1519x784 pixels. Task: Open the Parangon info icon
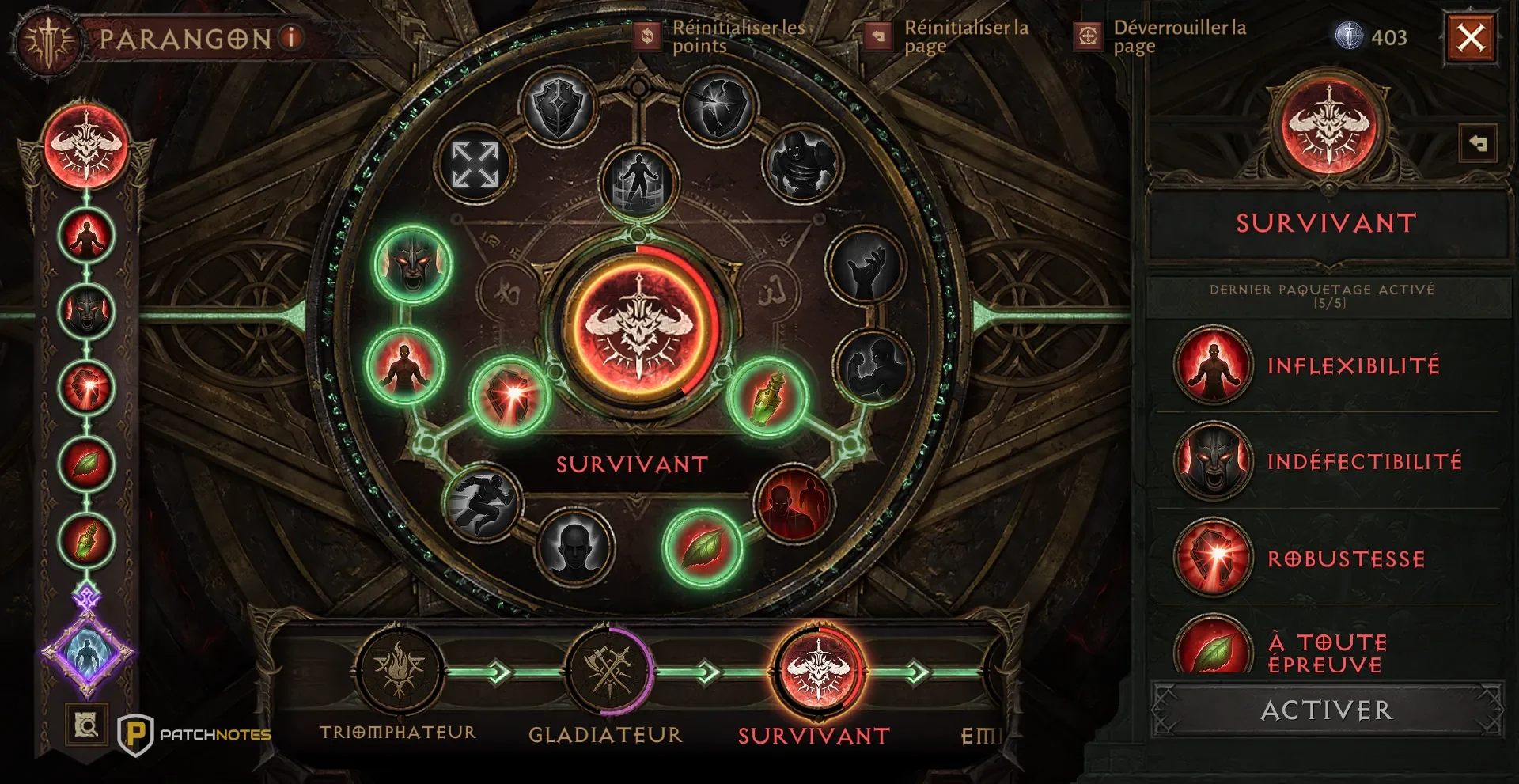pyautogui.click(x=291, y=36)
